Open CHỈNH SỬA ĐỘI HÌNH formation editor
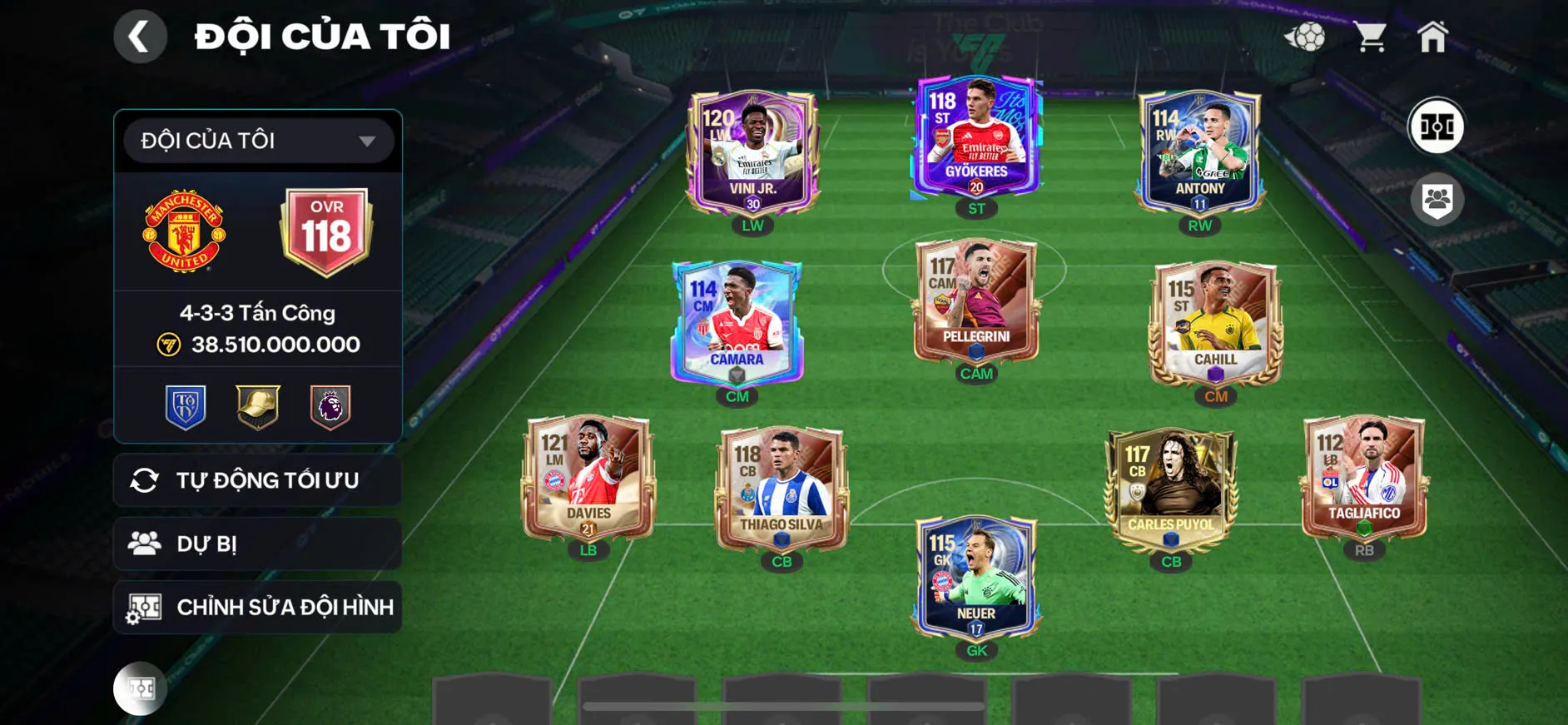1568x725 pixels. [x=256, y=607]
